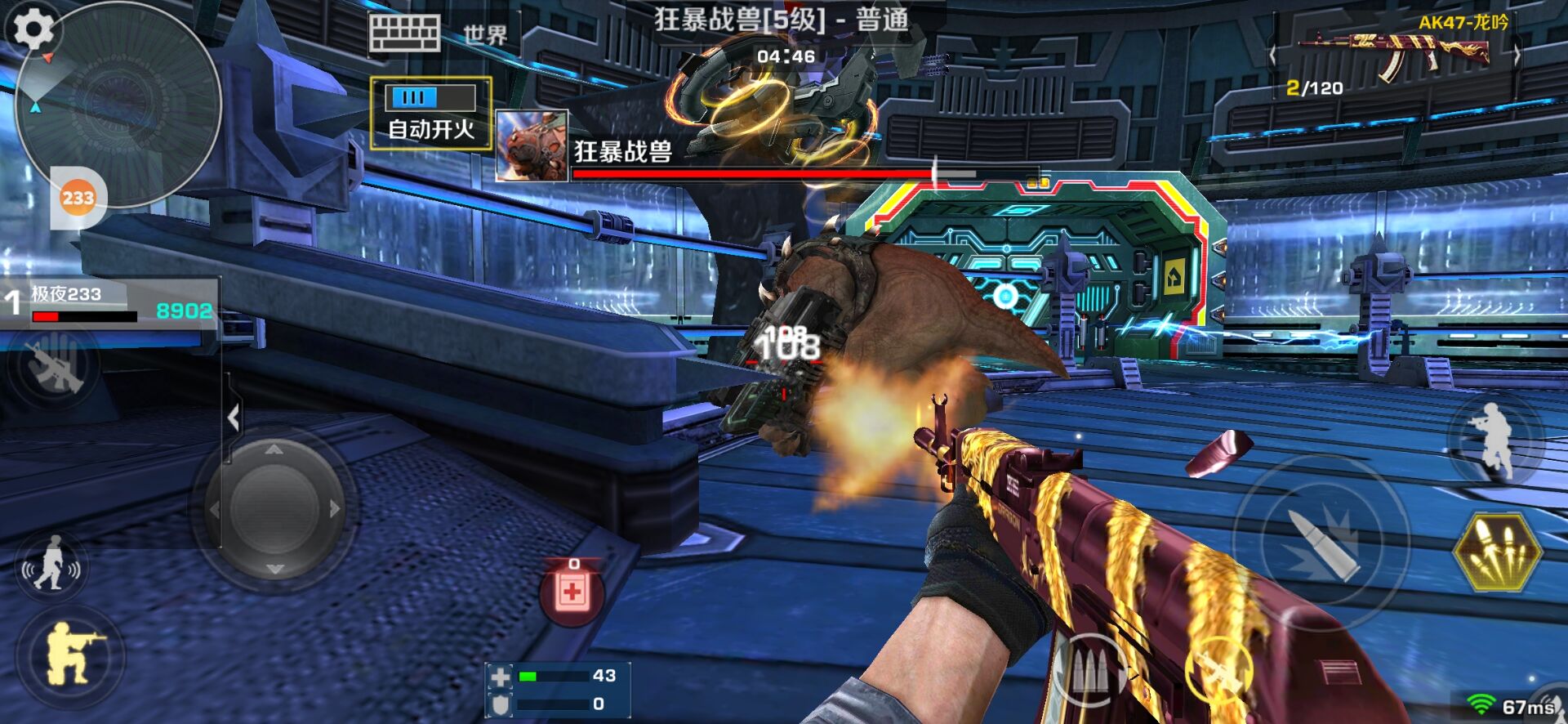1568x724 pixels.
Task: Open the settings gear menu
Action: click(31, 29)
